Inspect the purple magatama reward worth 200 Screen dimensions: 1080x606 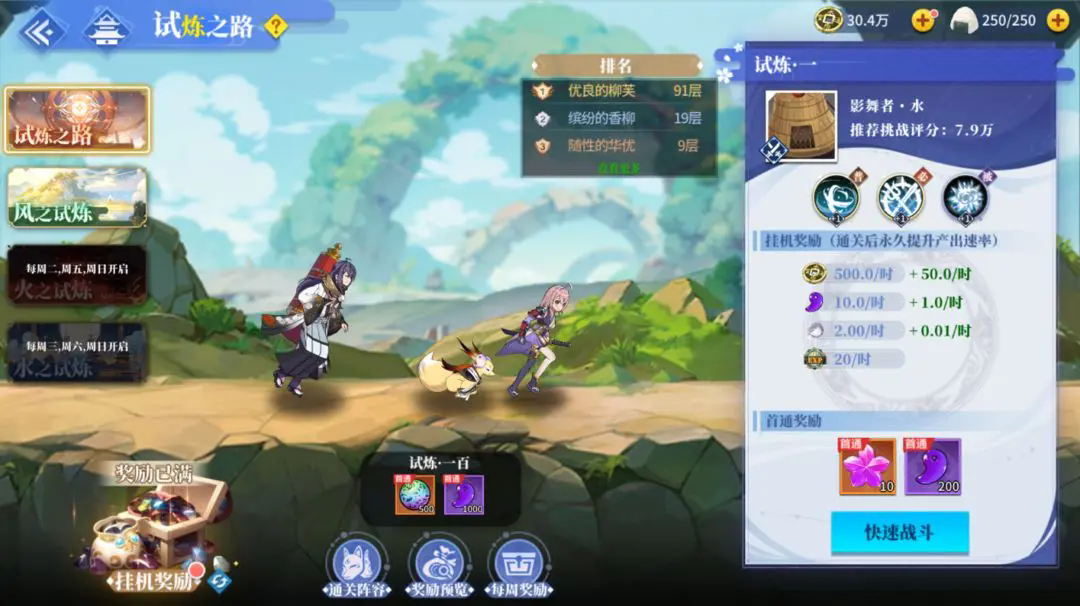932,465
